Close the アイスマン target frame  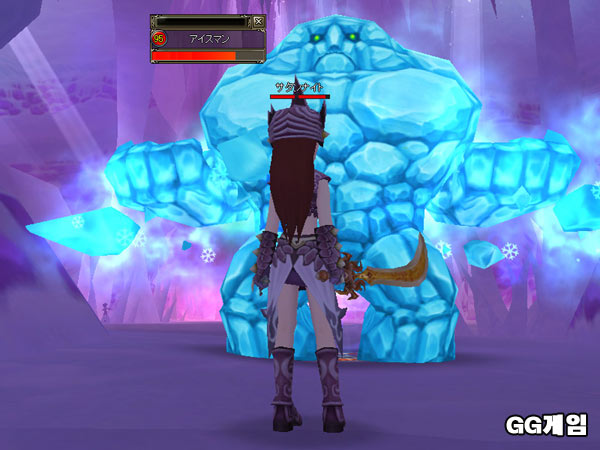tap(257, 20)
